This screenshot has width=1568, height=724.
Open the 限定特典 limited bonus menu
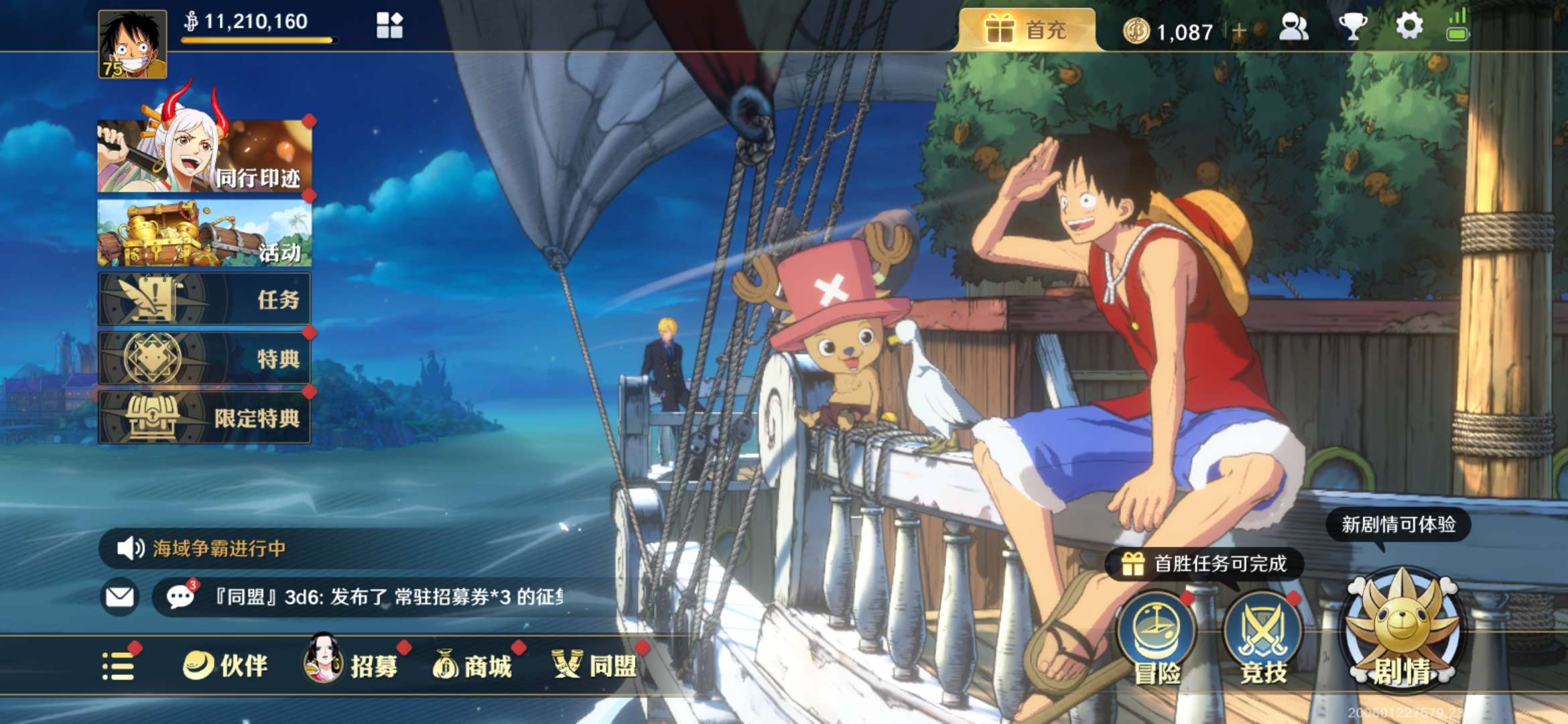[x=204, y=418]
